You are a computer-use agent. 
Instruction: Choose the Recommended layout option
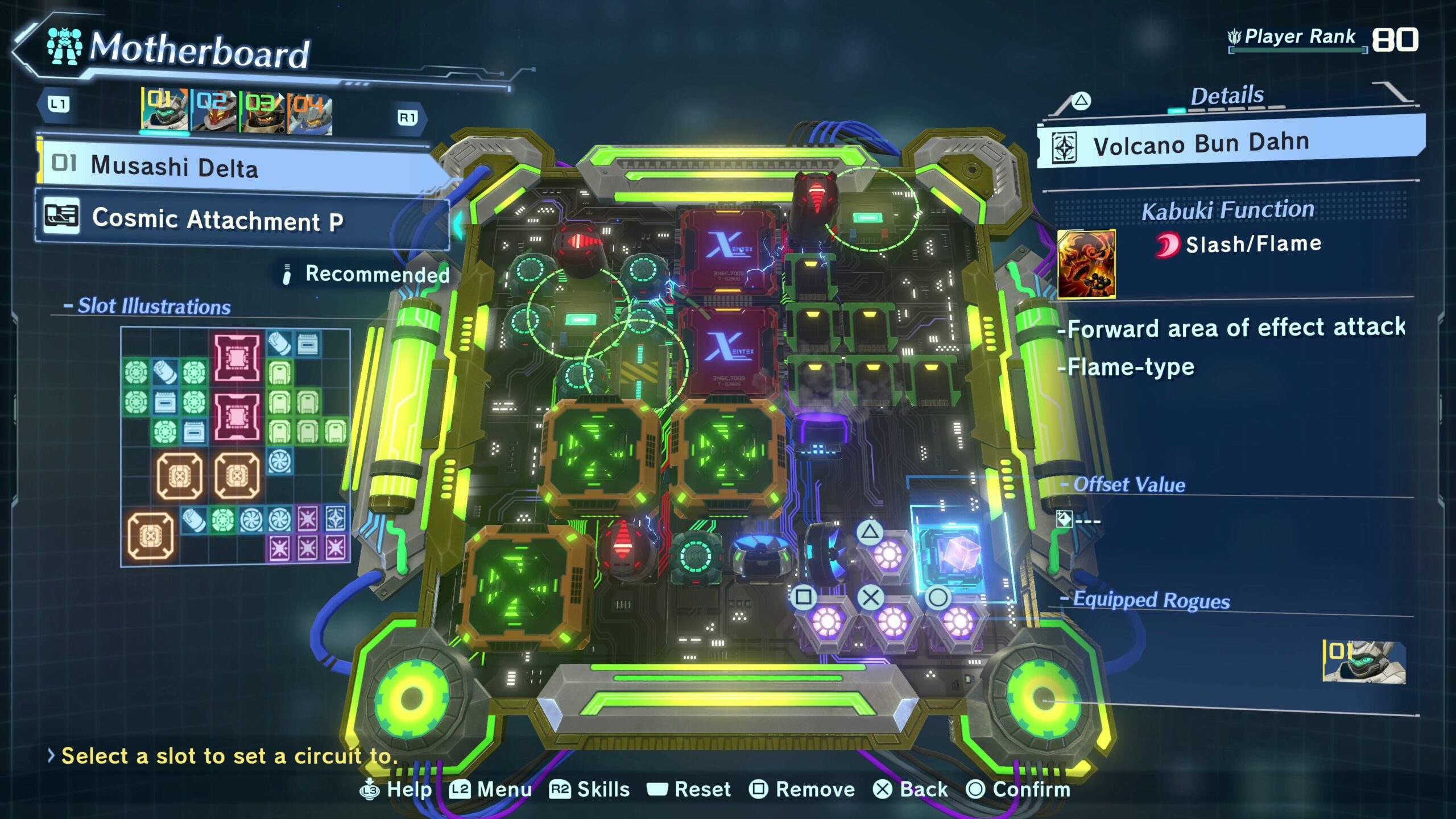(x=367, y=274)
